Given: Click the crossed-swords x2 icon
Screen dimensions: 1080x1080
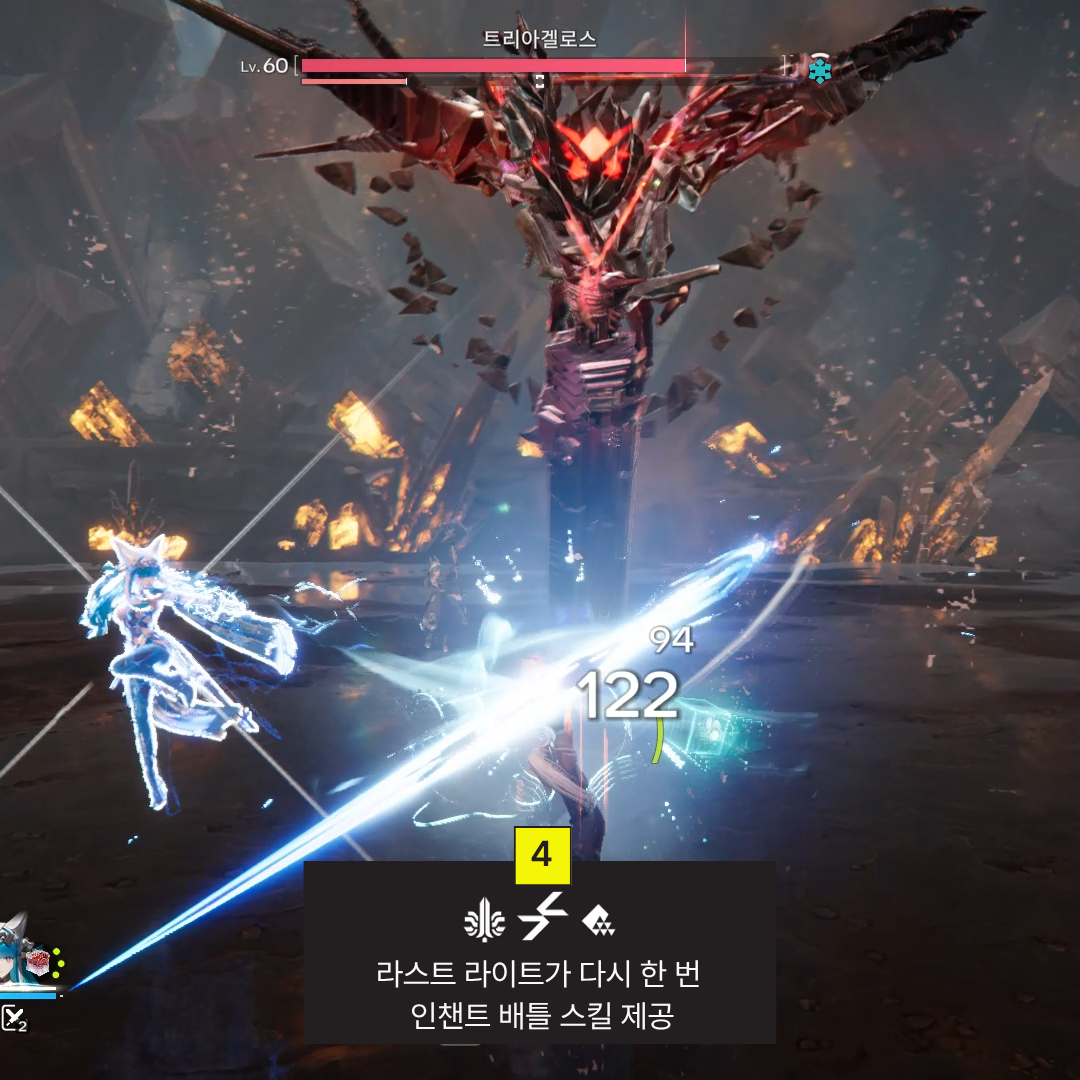Looking at the screenshot, I should [x=14, y=1018].
